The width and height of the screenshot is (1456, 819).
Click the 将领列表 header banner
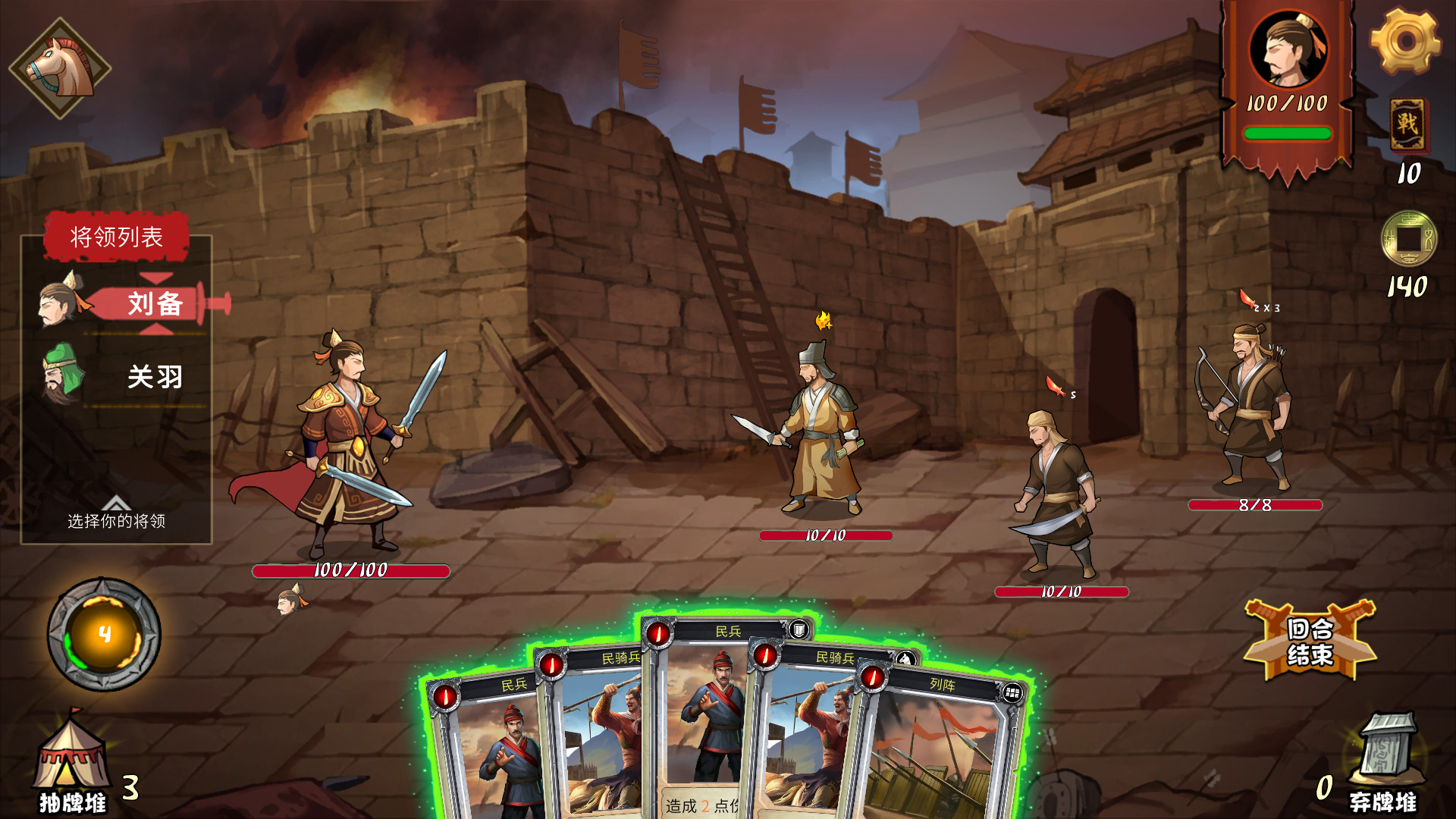click(x=116, y=237)
